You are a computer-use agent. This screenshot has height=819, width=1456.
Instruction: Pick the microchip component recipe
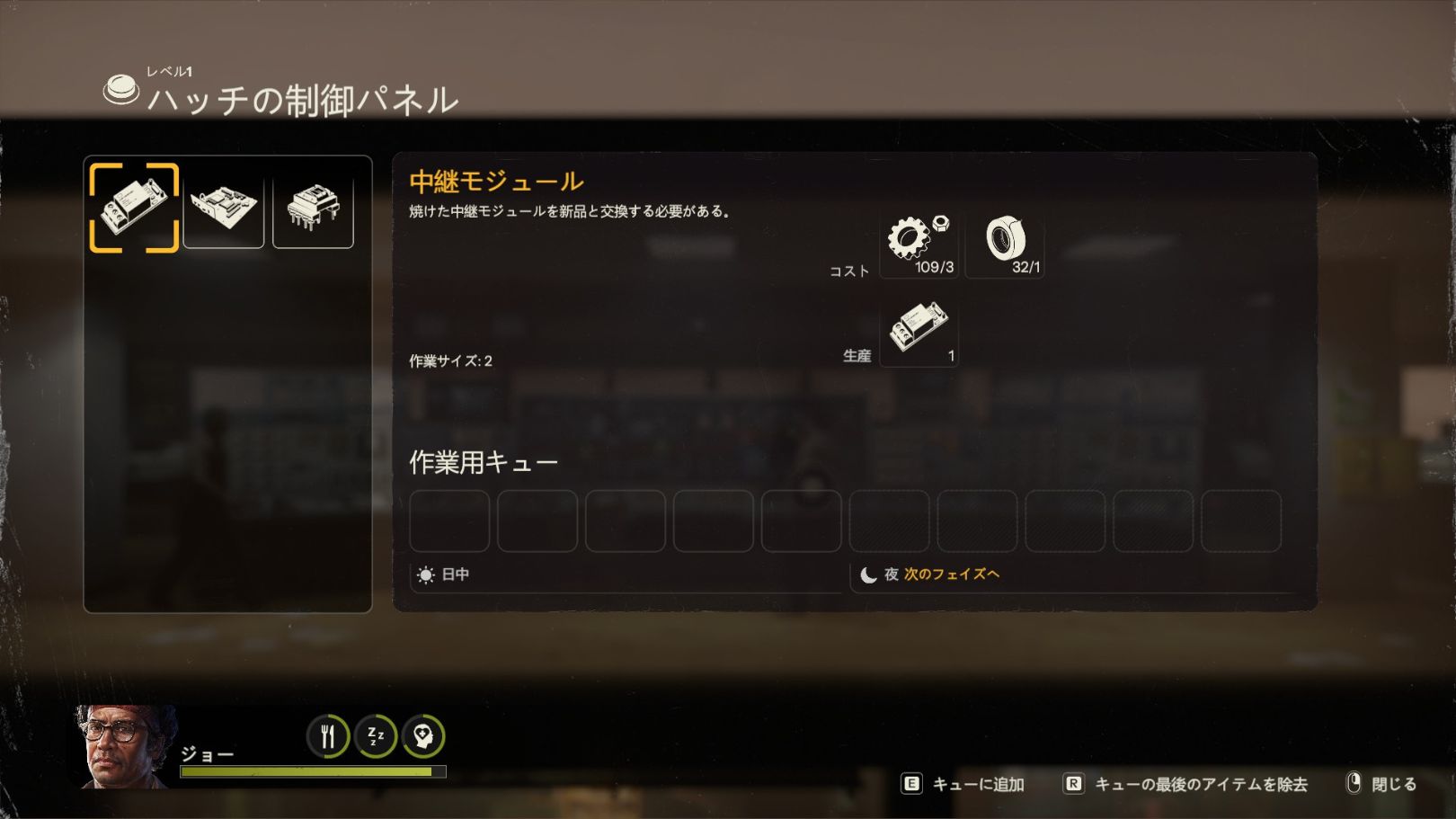tap(313, 208)
